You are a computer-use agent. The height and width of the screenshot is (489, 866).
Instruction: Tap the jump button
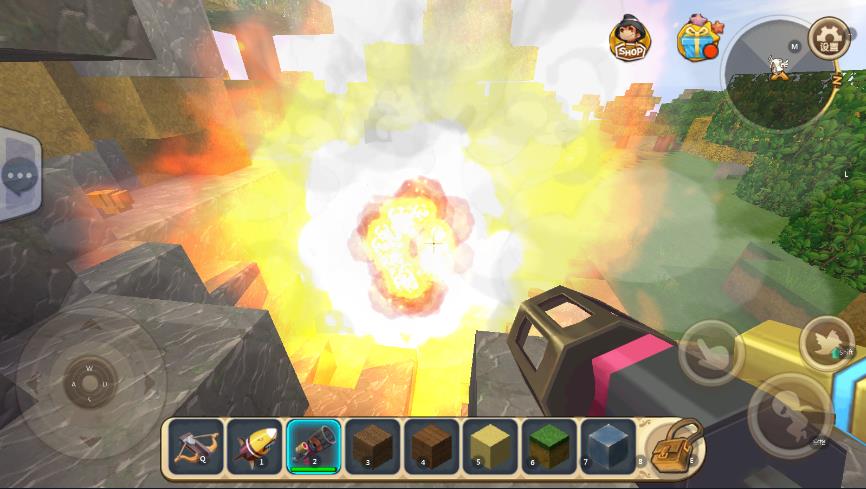point(789,410)
